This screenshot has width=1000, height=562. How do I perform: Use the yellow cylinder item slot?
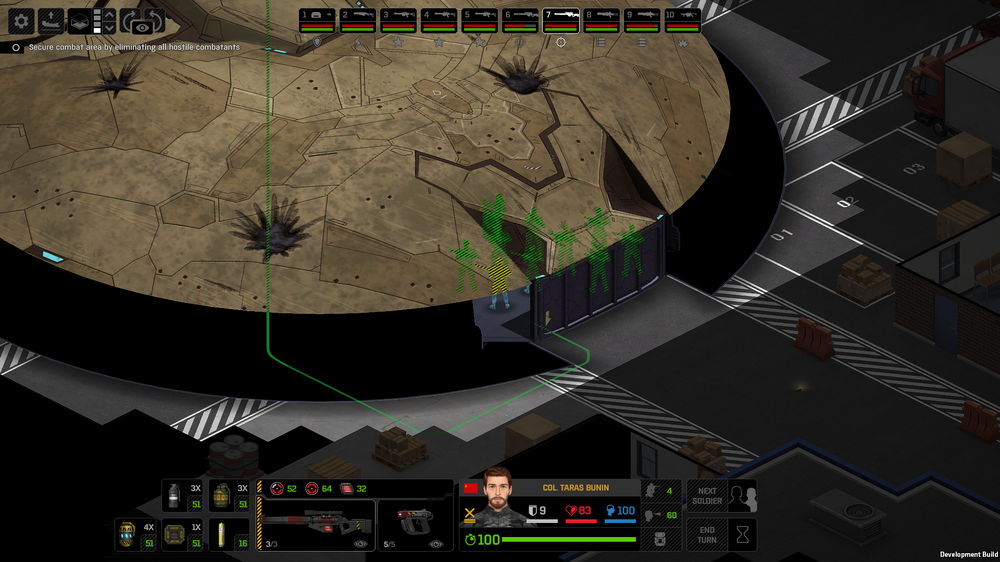229,535
